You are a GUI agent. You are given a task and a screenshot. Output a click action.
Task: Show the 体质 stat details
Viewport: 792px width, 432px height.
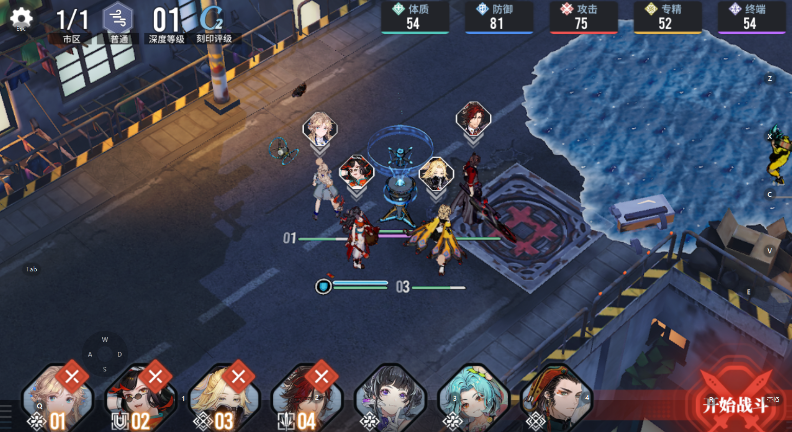pyautogui.click(x=414, y=17)
